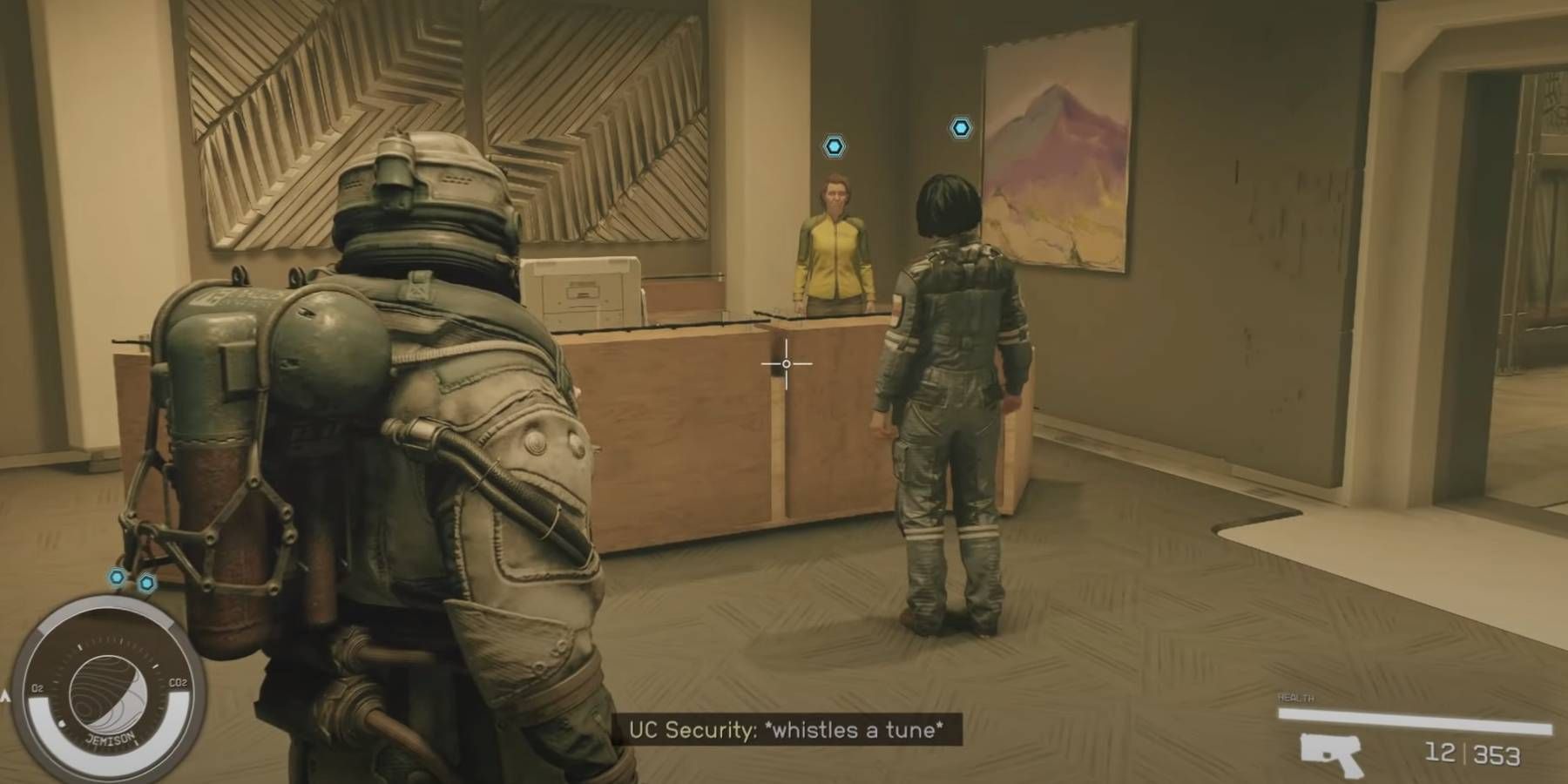Click the blue quest marker above the receptionist
This screenshot has width=1568, height=784.
point(832,146)
